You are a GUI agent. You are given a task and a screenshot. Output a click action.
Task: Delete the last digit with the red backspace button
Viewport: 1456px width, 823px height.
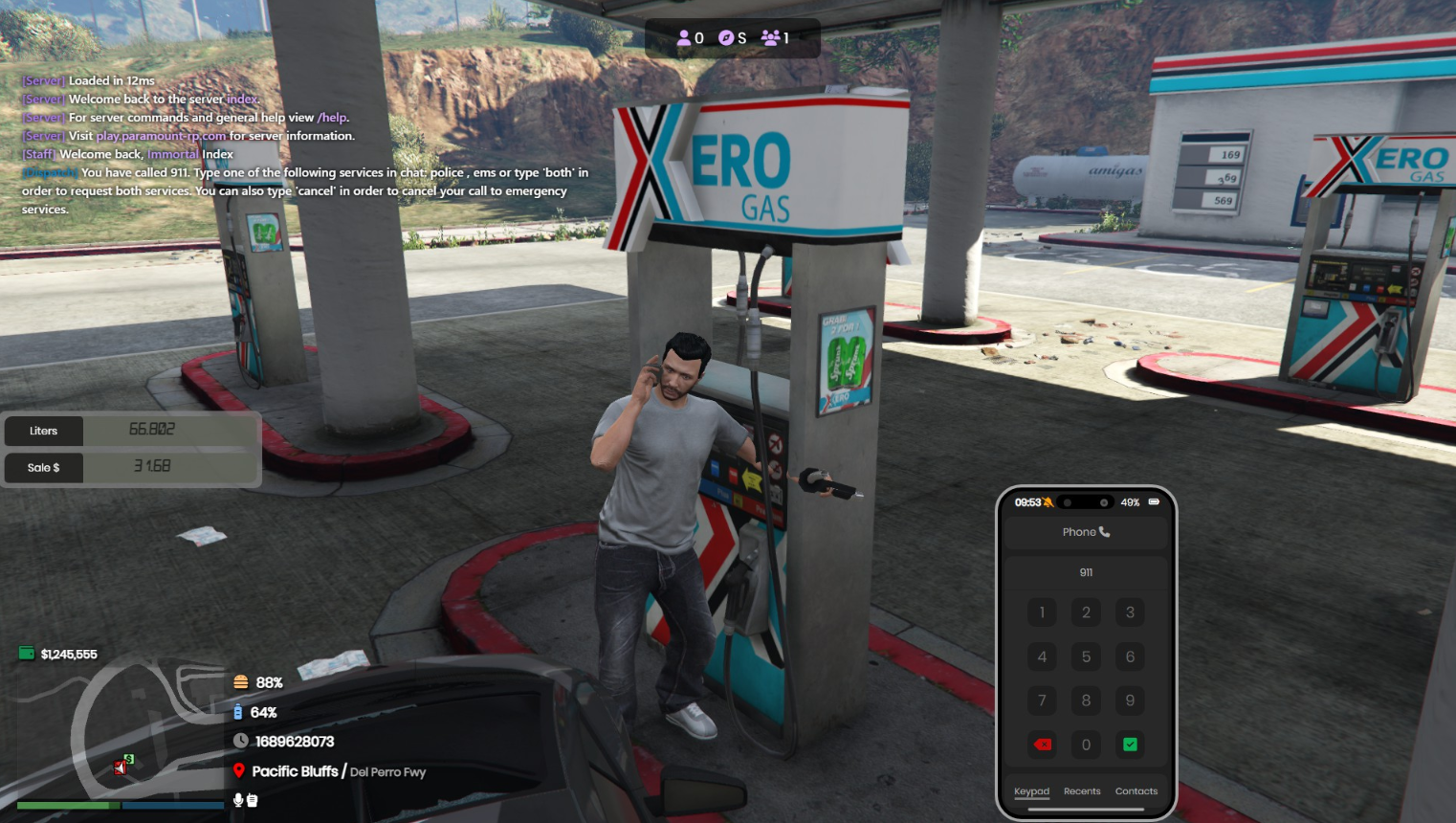[1043, 745]
